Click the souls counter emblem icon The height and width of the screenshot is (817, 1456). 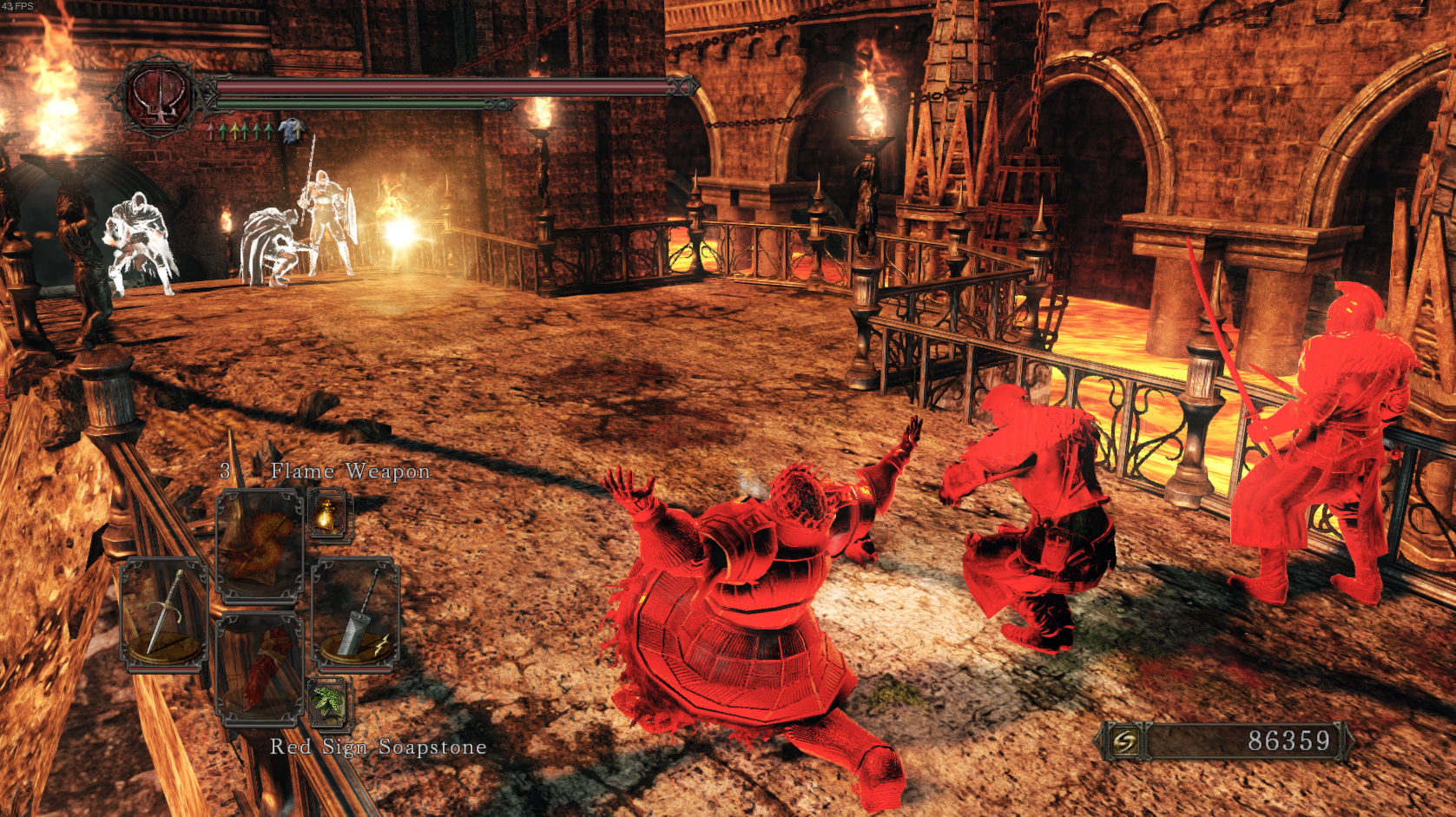pyautogui.click(x=1125, y=741)
